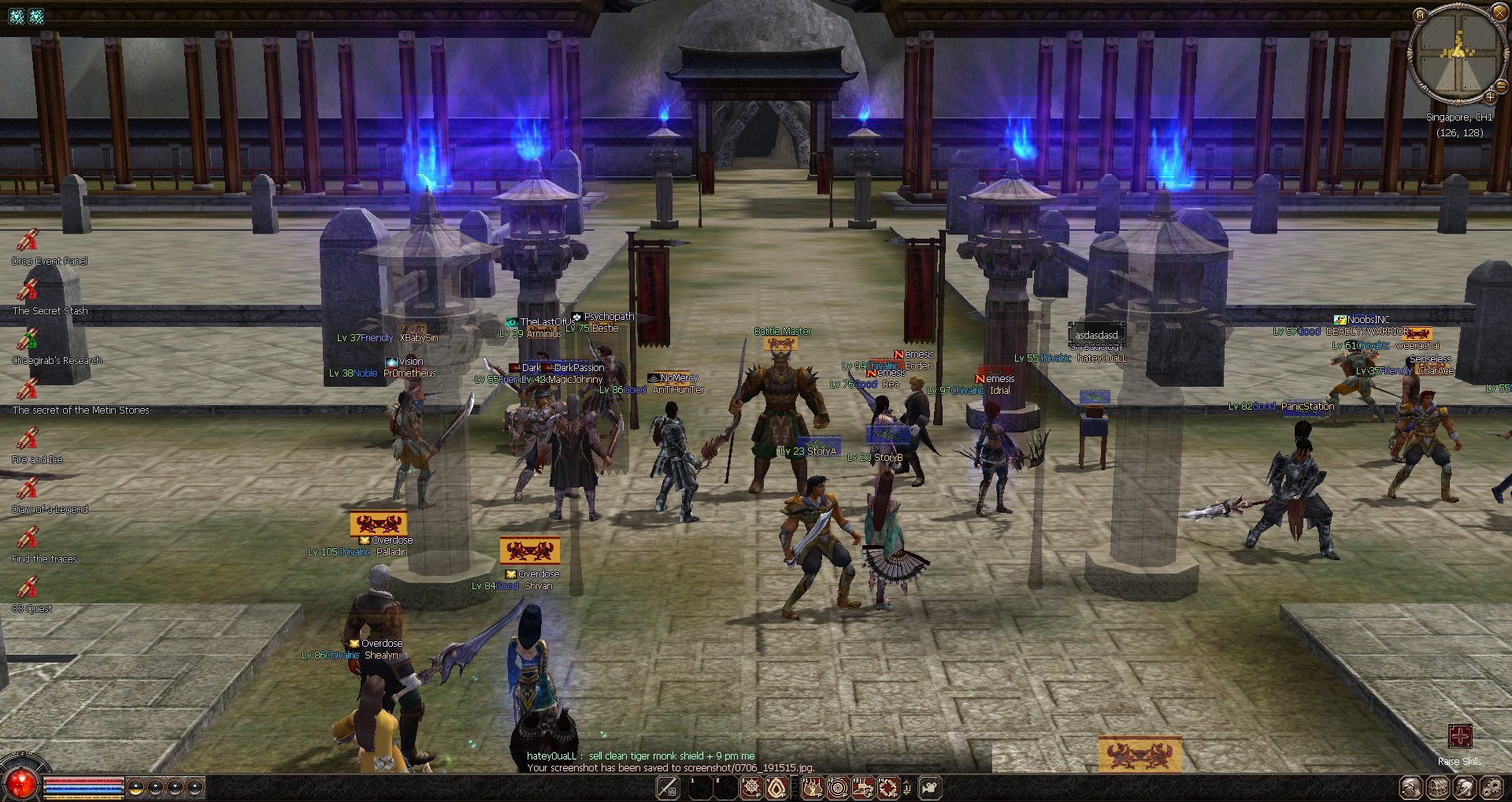Open system options with the gears icon
Image resolution: width=1512 pixels, height=802 pixels.
(1492, 788)
